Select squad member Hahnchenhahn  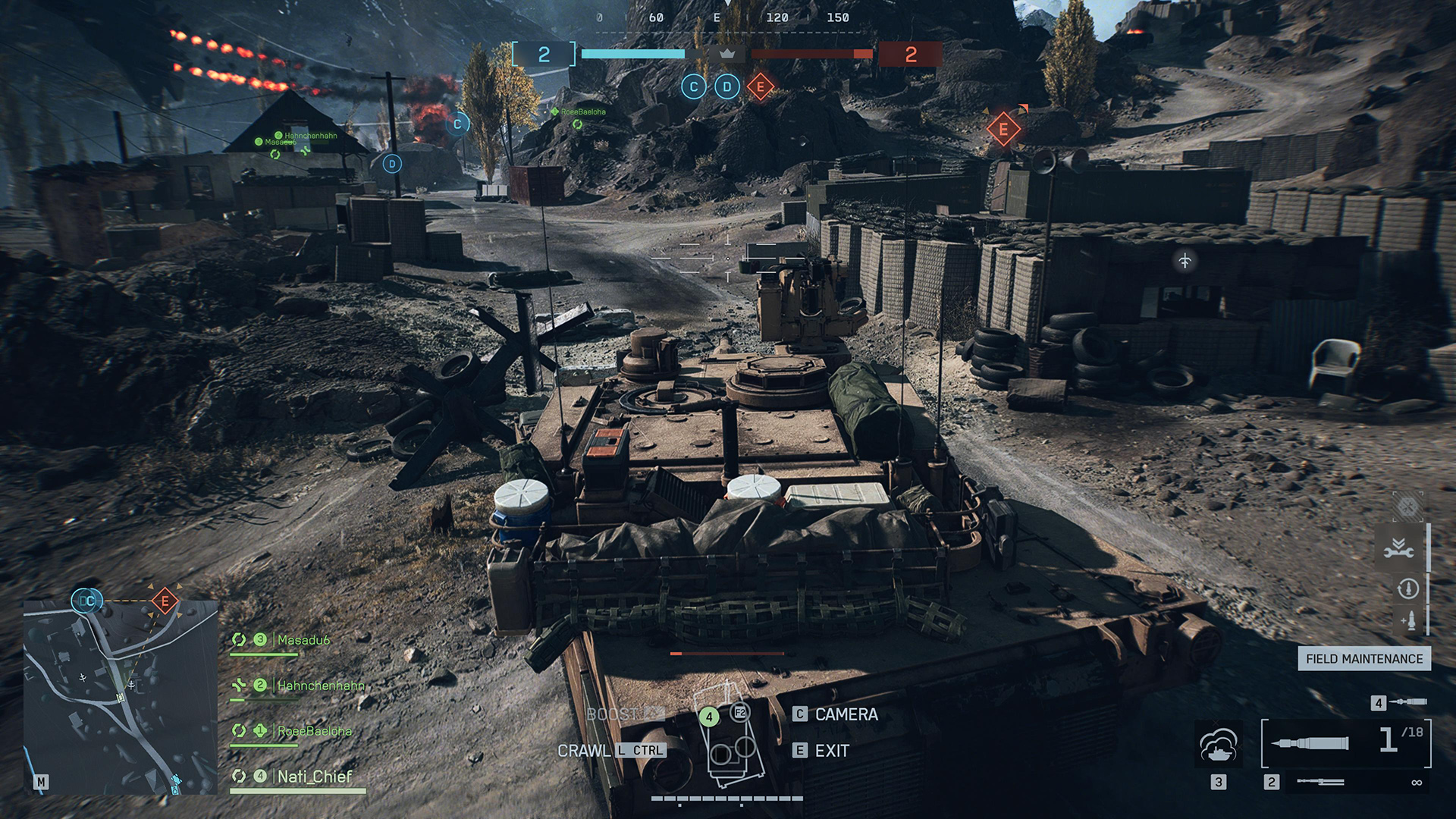(320, 686)
